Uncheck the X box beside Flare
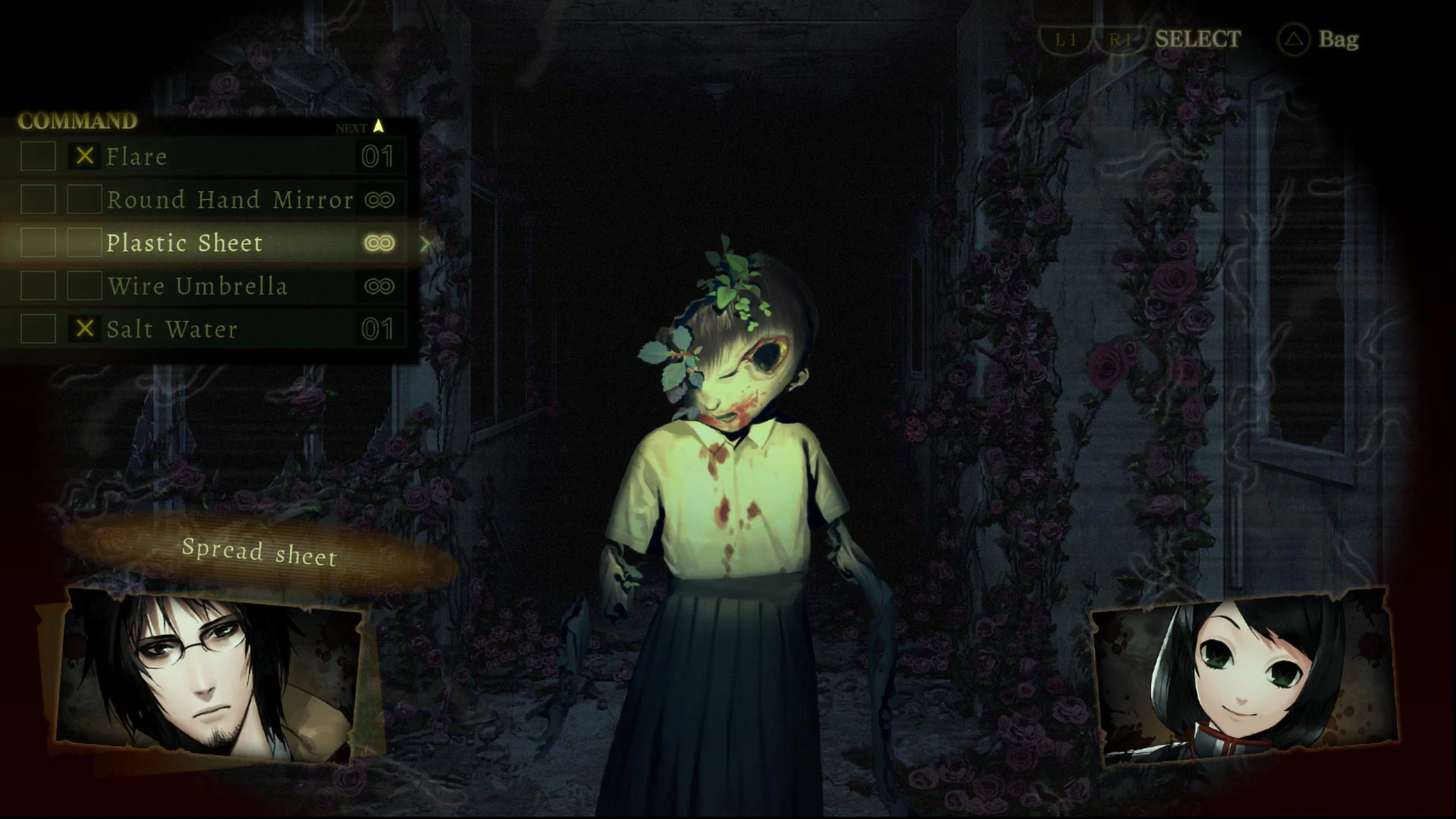1456x819 pixels. coord(86,157)
